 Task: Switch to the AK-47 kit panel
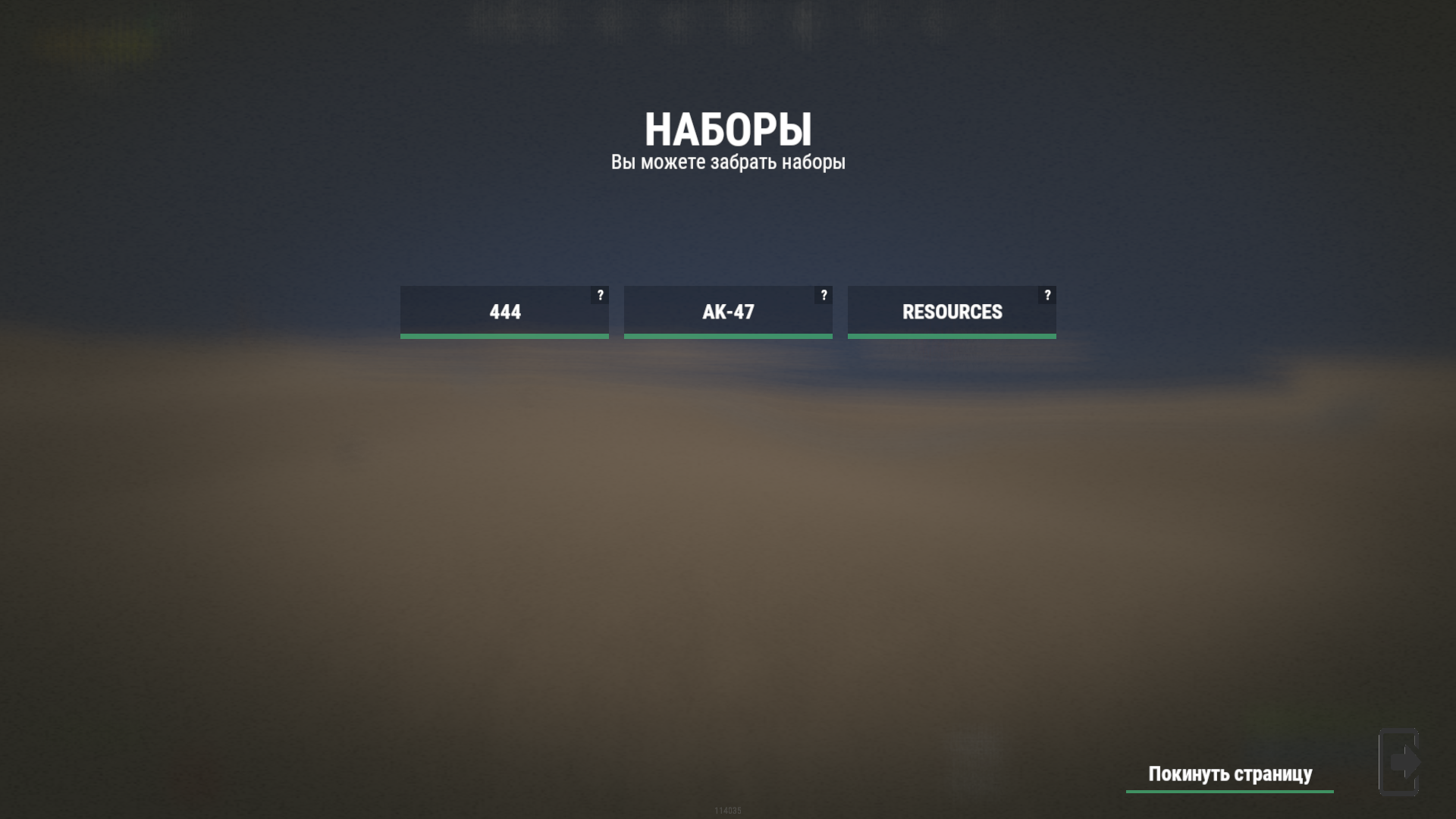[727, 312]
